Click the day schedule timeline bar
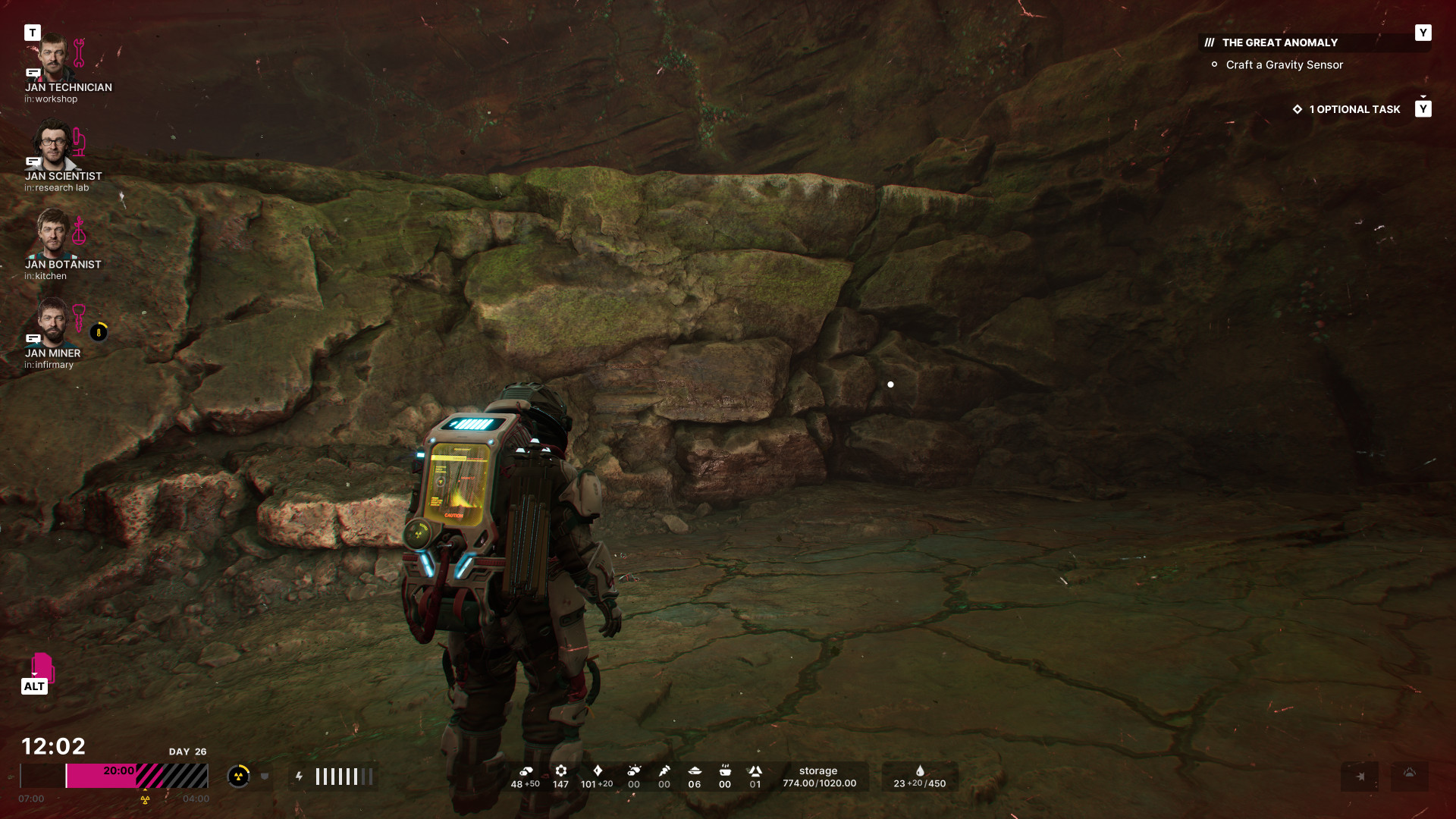1456x819 pixels. [114, 776]
